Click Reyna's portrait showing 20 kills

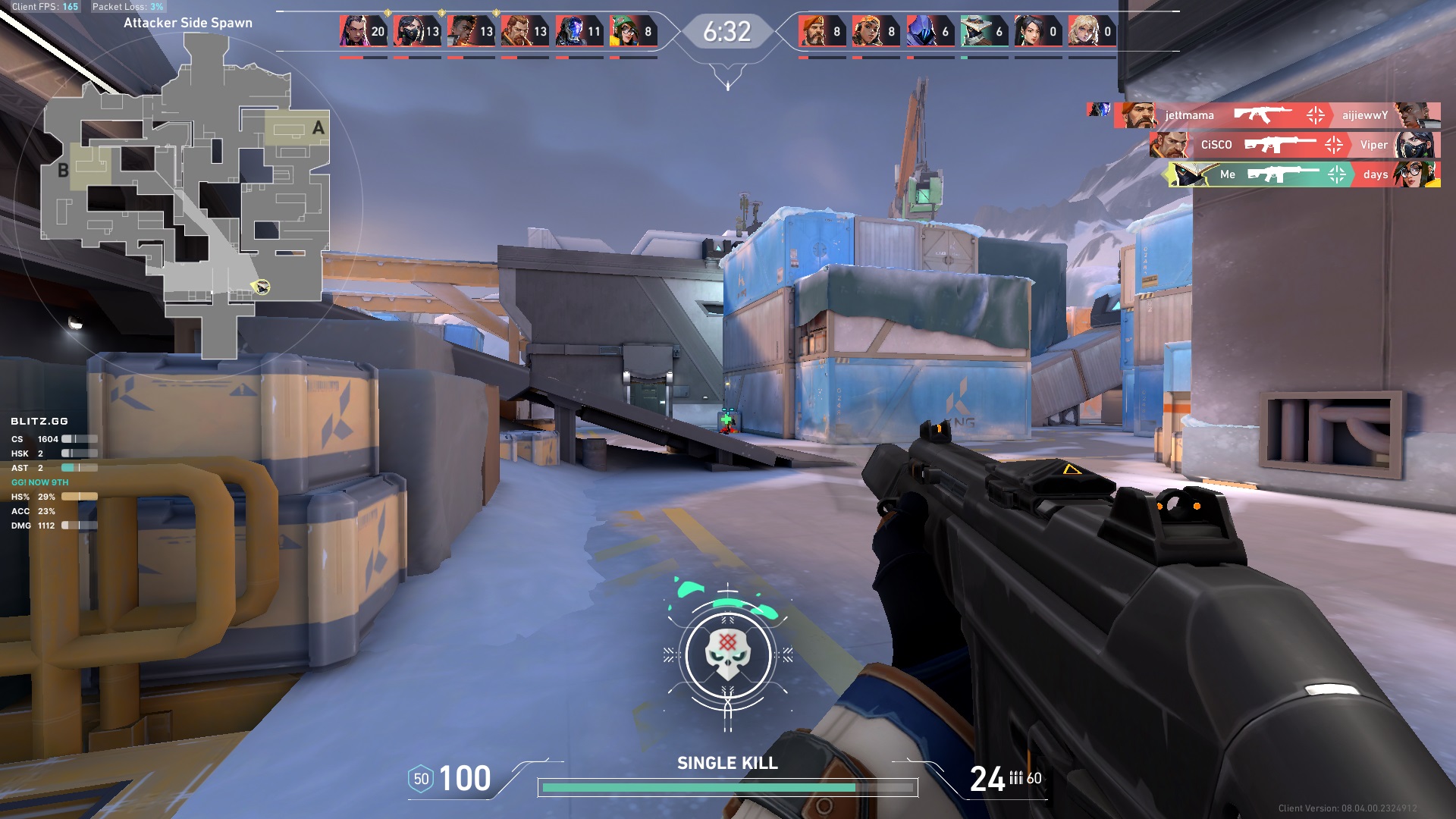click(353, 29)
